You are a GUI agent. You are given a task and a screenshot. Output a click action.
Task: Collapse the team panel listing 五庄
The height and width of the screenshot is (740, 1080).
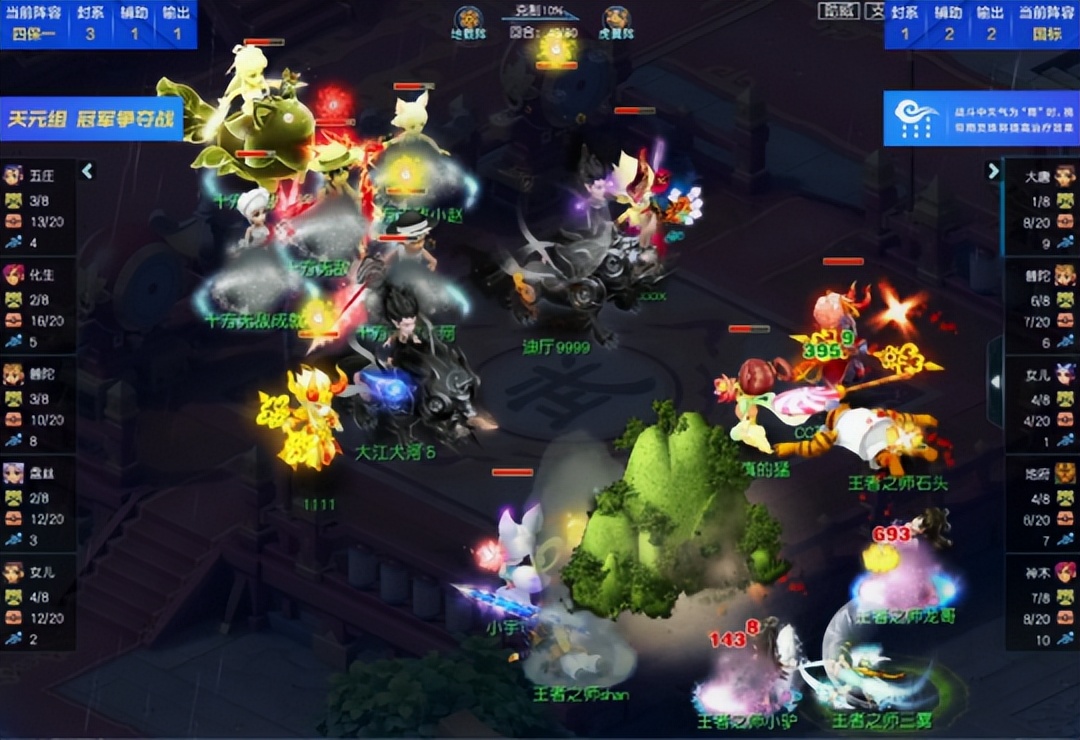(87, 171)
